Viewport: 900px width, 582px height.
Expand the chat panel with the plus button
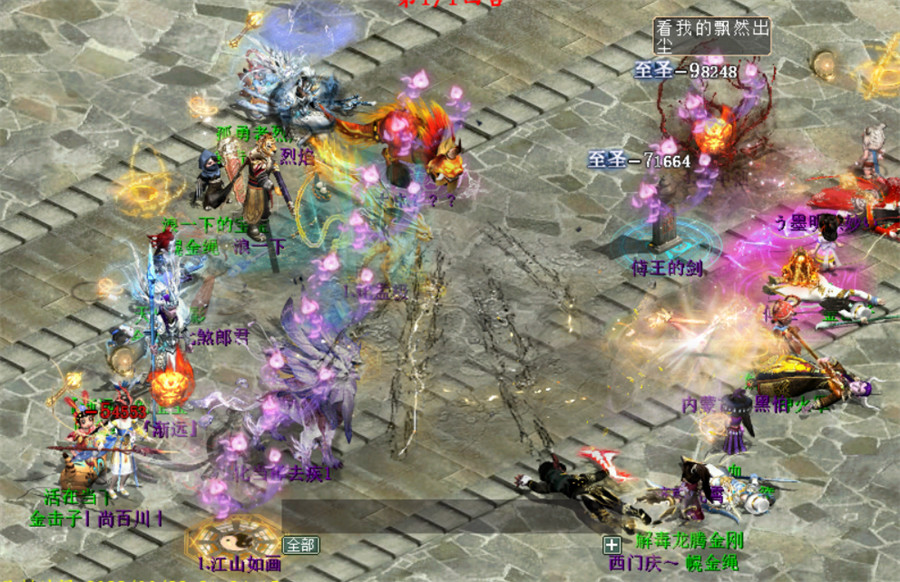[611, 545]
